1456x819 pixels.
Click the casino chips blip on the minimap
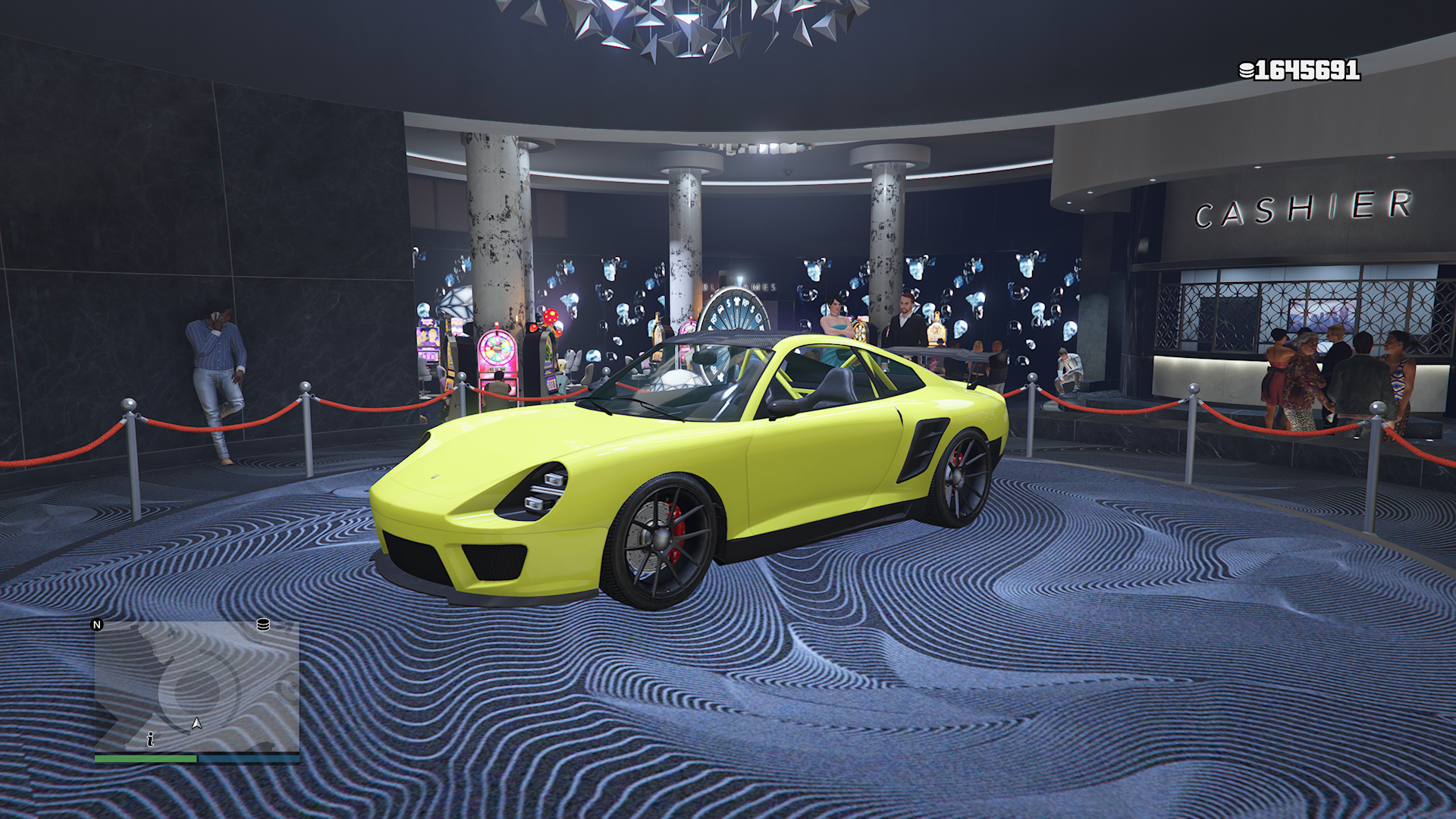point(263,624)
